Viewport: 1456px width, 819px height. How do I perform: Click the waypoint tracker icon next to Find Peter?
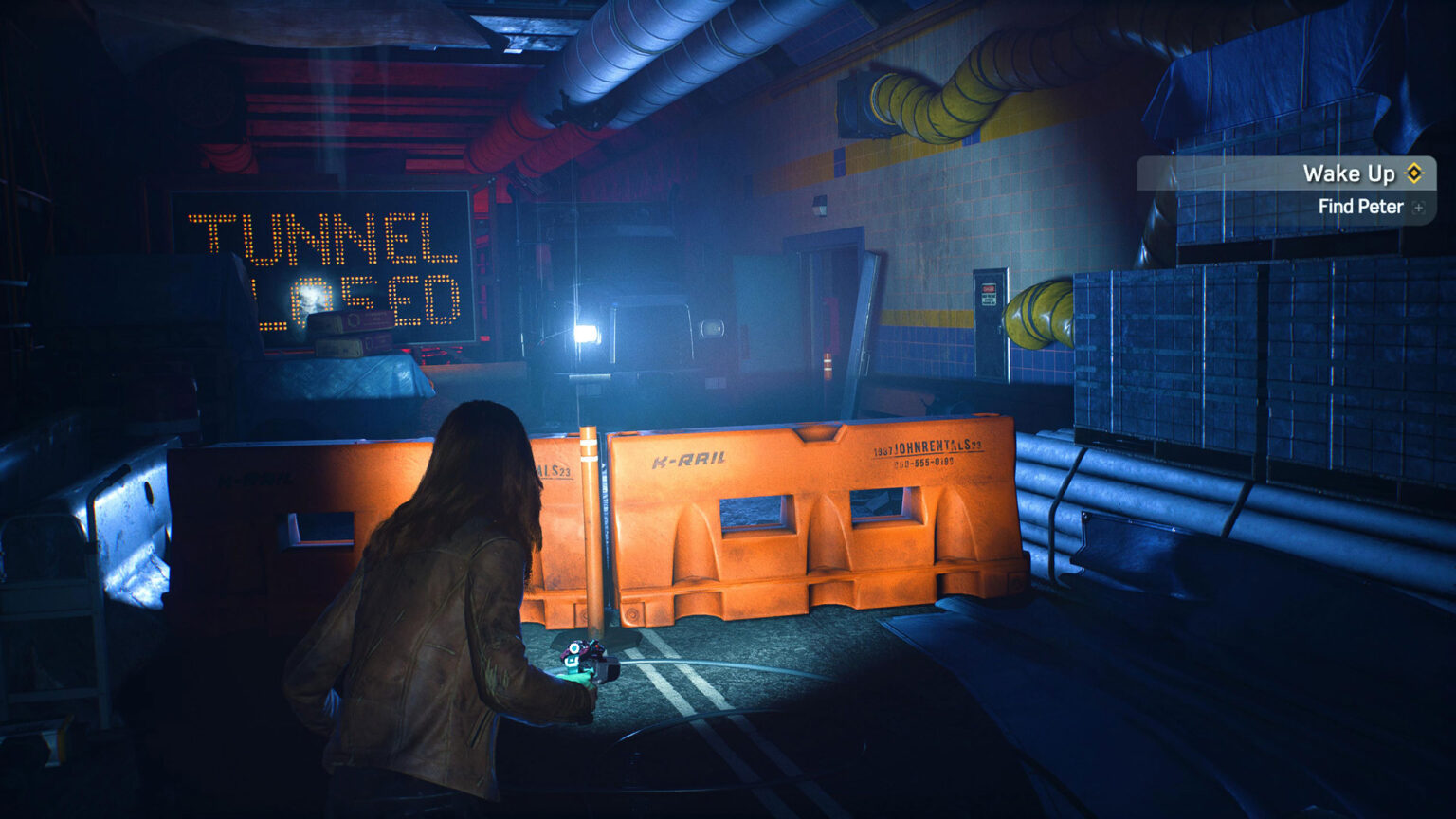click(x=1416, y=207)
